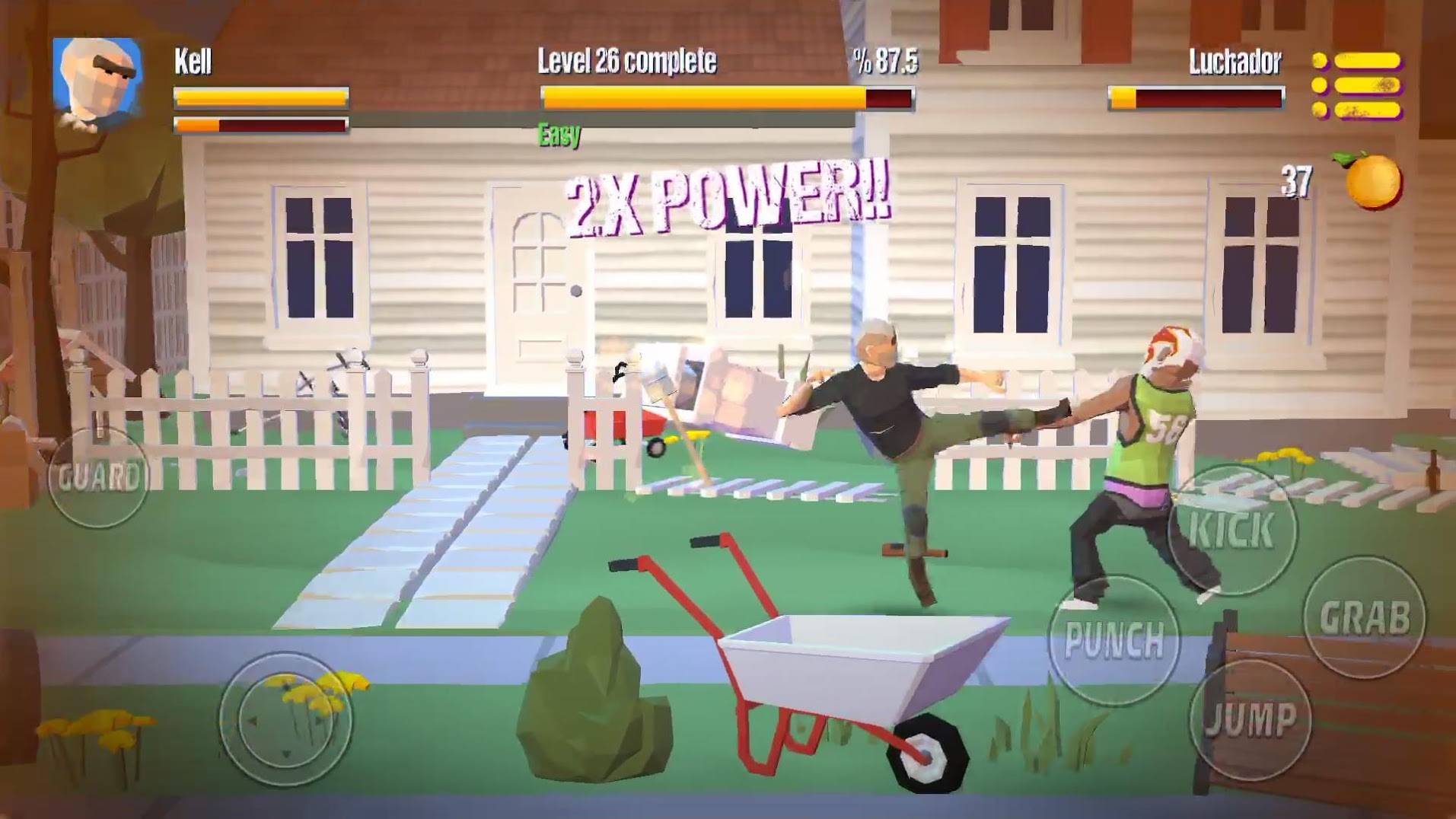Tap the GUARD button

click(x=98, y=478)
